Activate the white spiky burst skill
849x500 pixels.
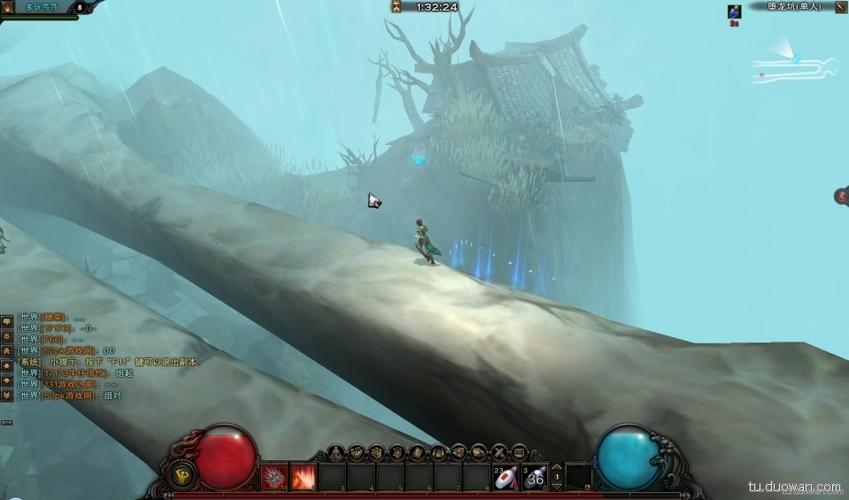pyautogui.click(x=274, y=477)
